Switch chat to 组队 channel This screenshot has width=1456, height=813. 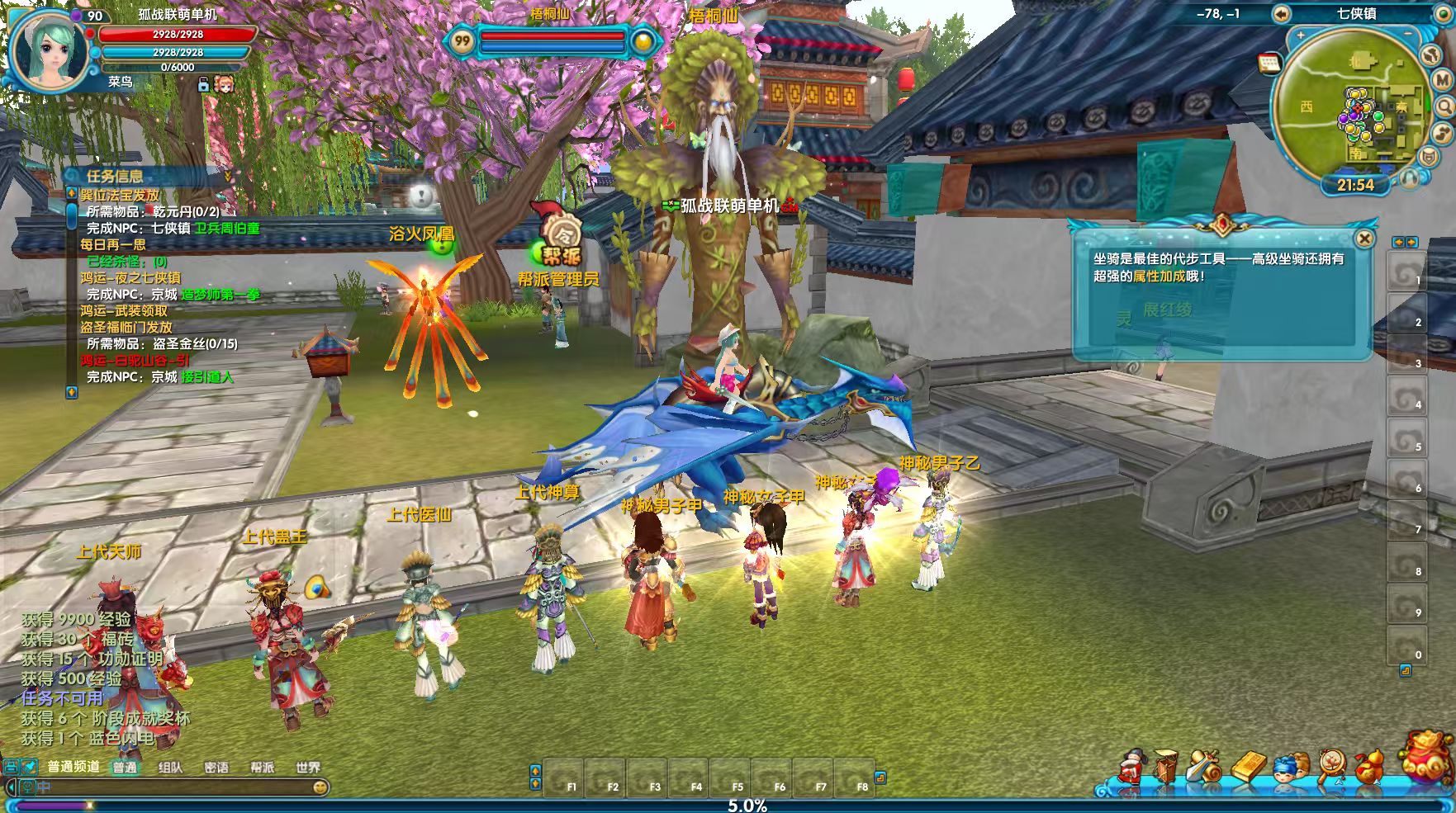point(170,768)
